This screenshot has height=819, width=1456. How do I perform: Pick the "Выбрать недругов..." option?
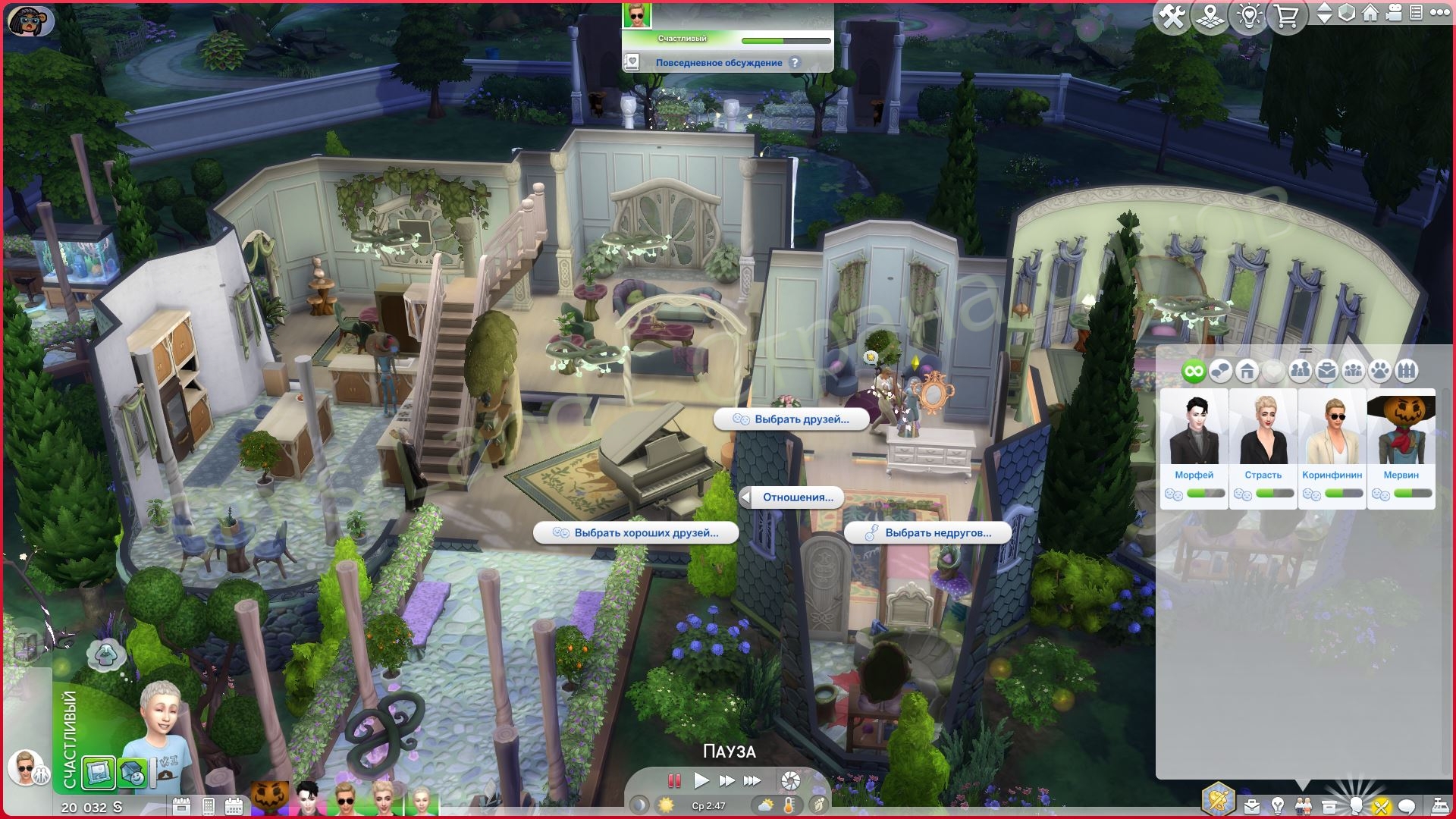coord(928,533)
